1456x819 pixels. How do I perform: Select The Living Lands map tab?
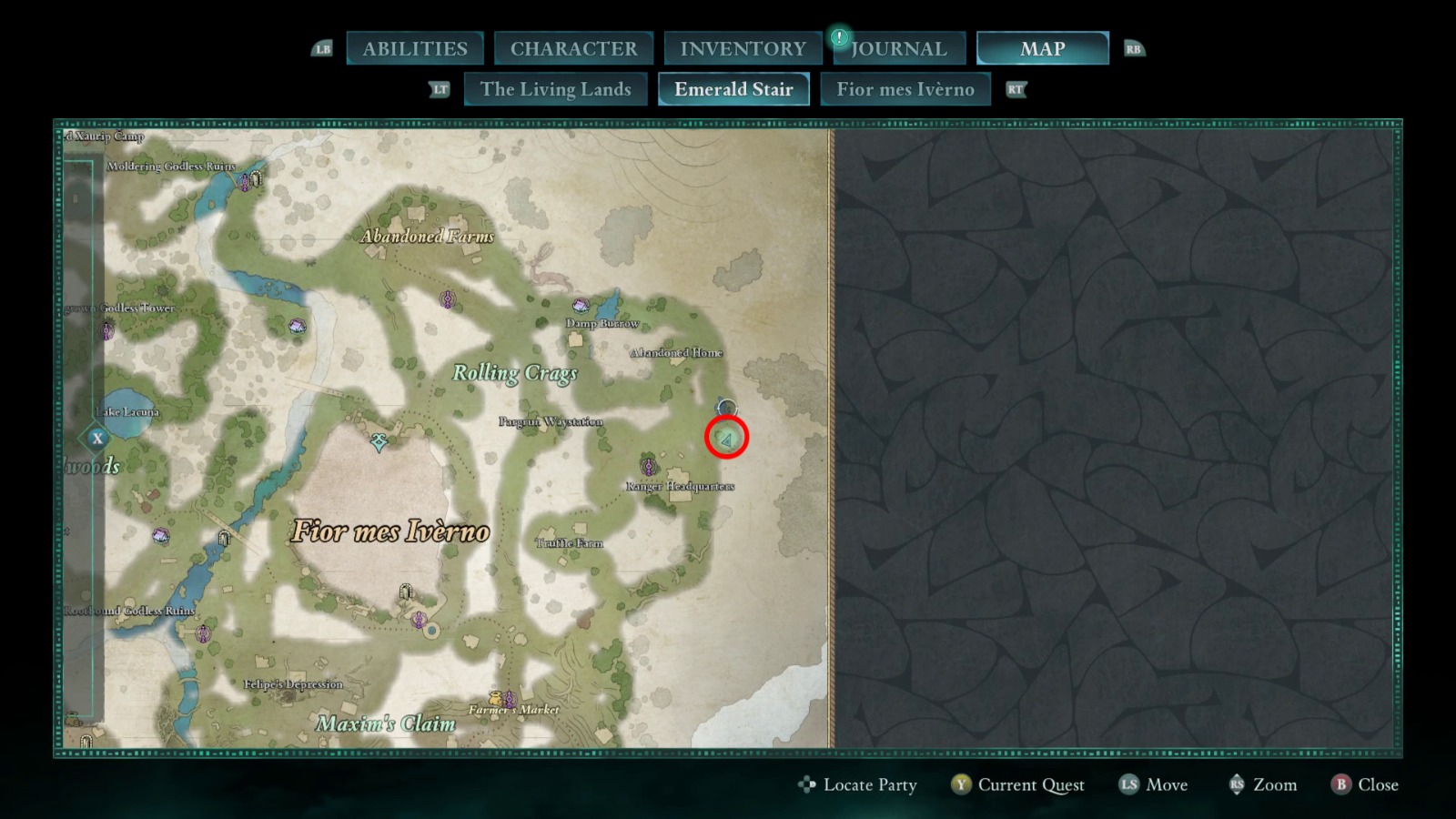[555, 89]
